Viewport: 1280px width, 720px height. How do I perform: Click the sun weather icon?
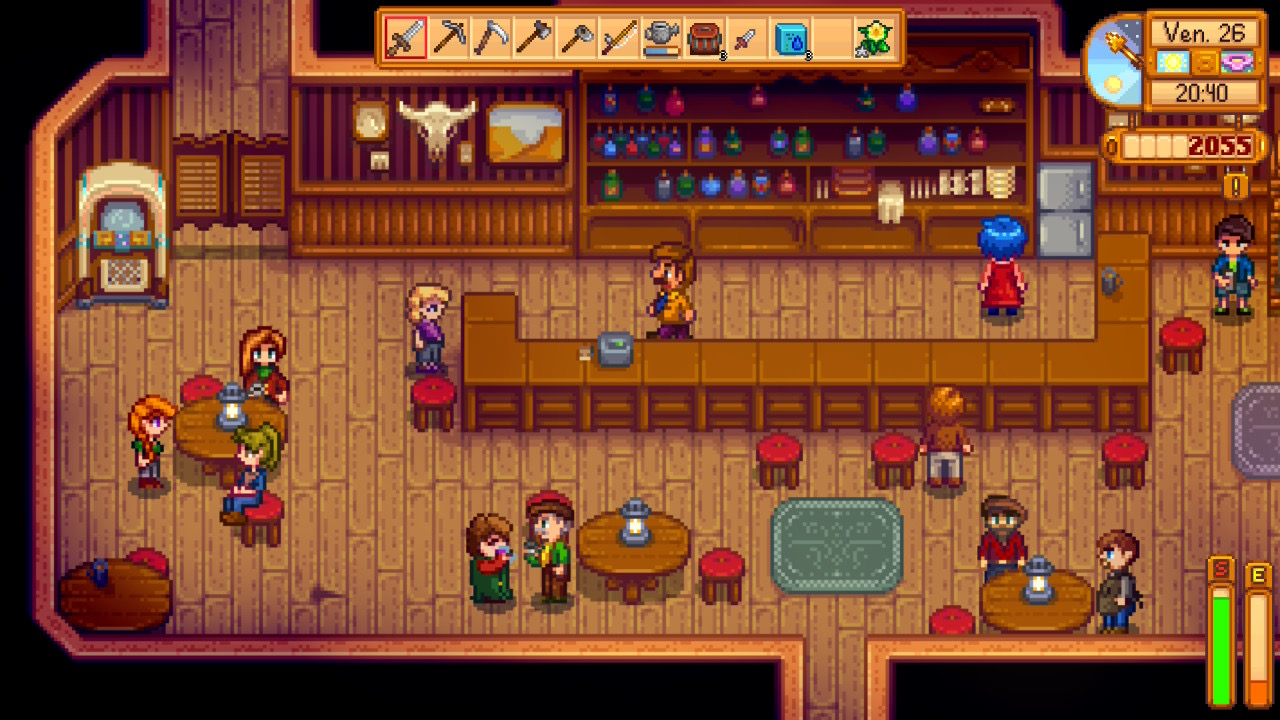coord(1172,61)
